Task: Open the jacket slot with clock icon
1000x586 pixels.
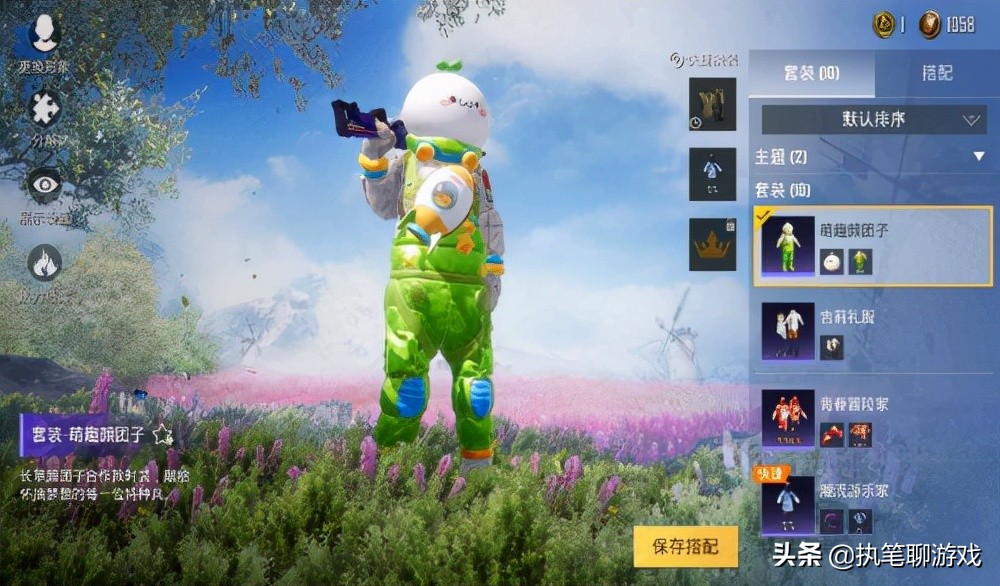Action: (x=712, y=105)
